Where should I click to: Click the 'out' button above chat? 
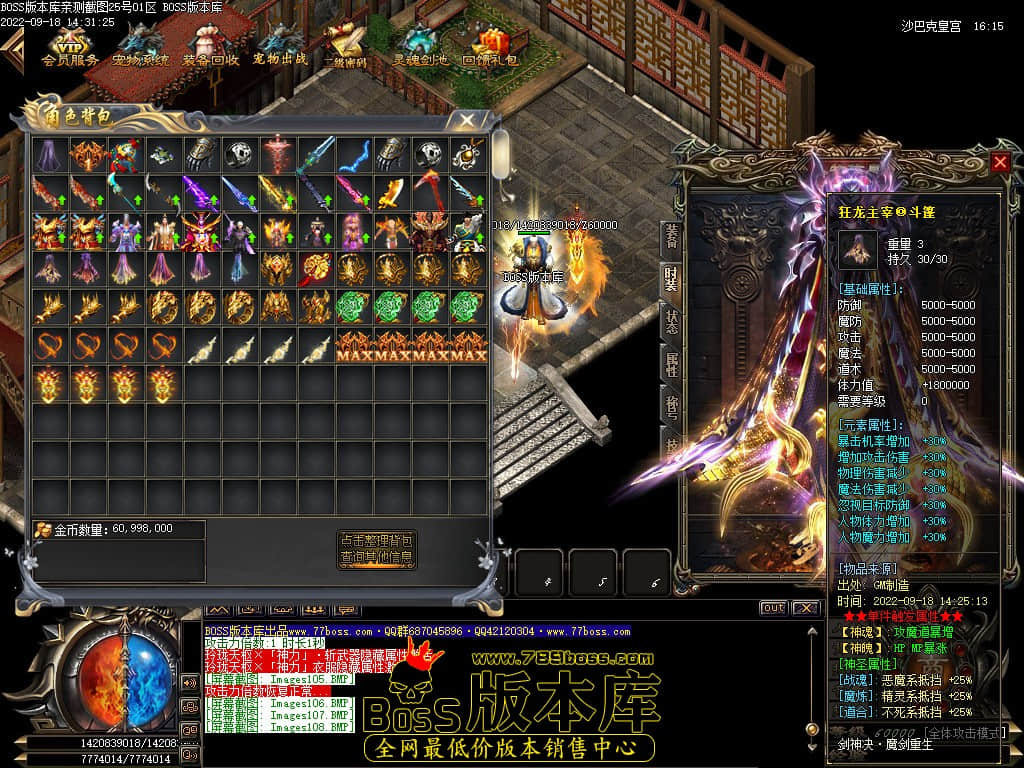click(x=773, y=608)
